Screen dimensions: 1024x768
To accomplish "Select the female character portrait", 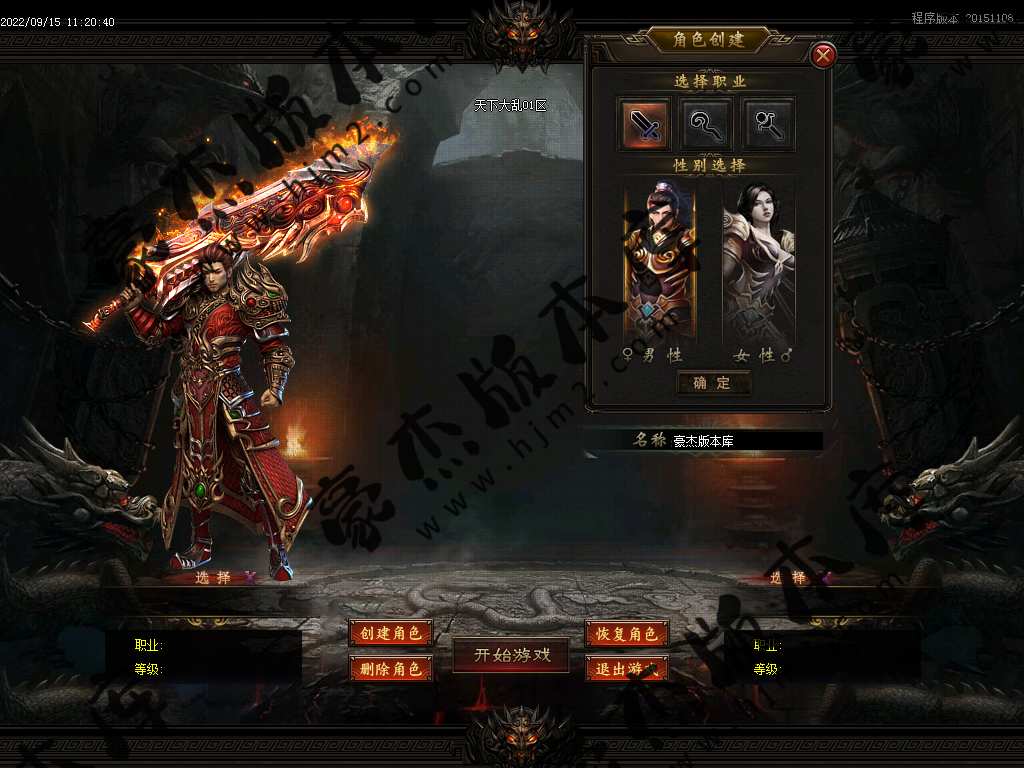I will coord(758,263).
